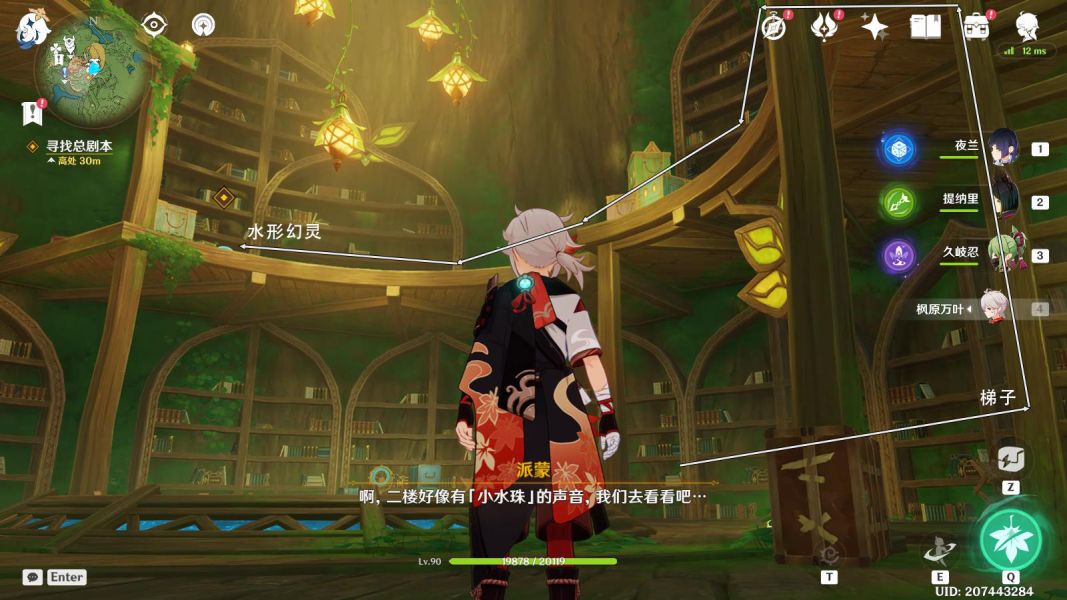Switch to party member 夜兰
Screen dimensions: 1067x600
pos(1003,149)
